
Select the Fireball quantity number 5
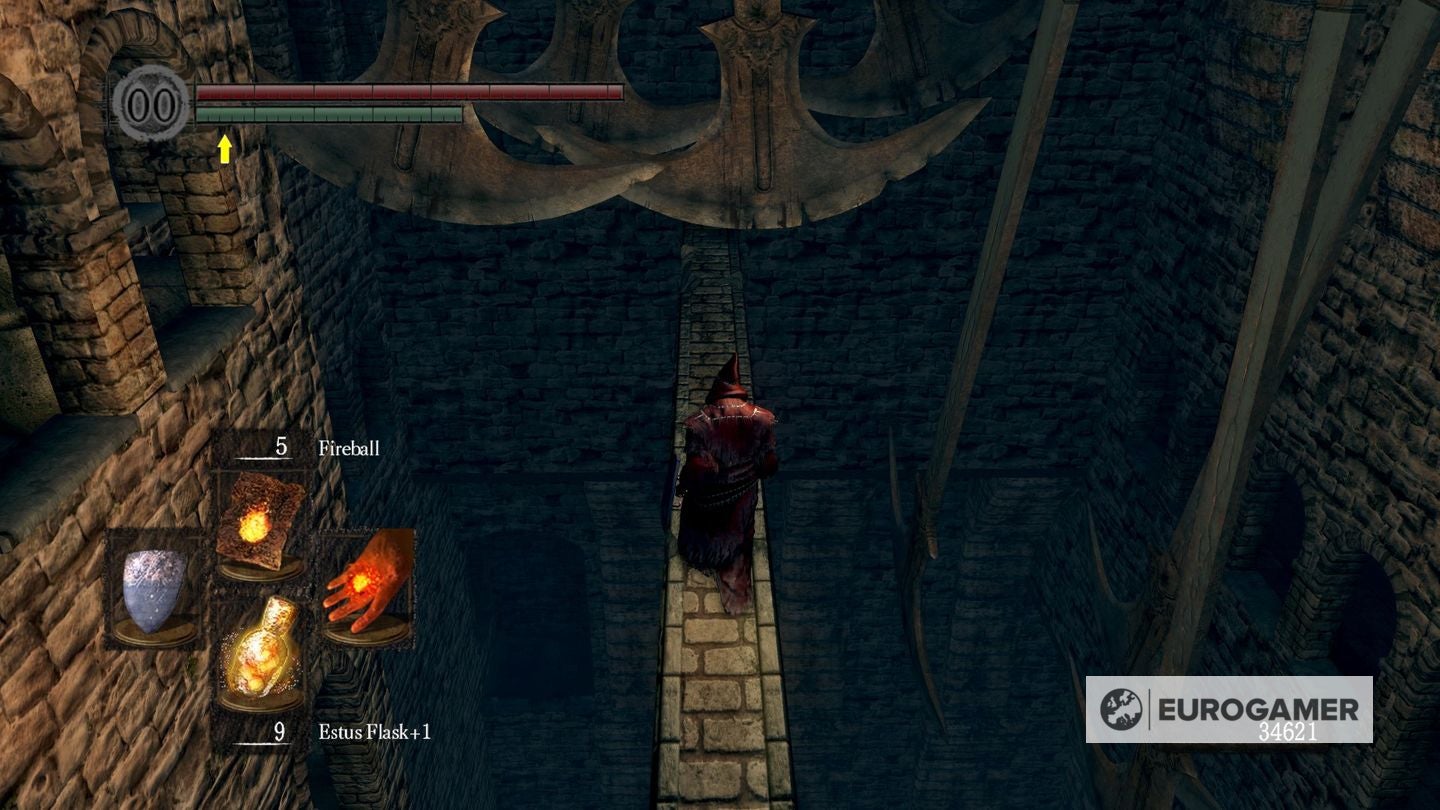pyautogui.click(x=281, y=448)
